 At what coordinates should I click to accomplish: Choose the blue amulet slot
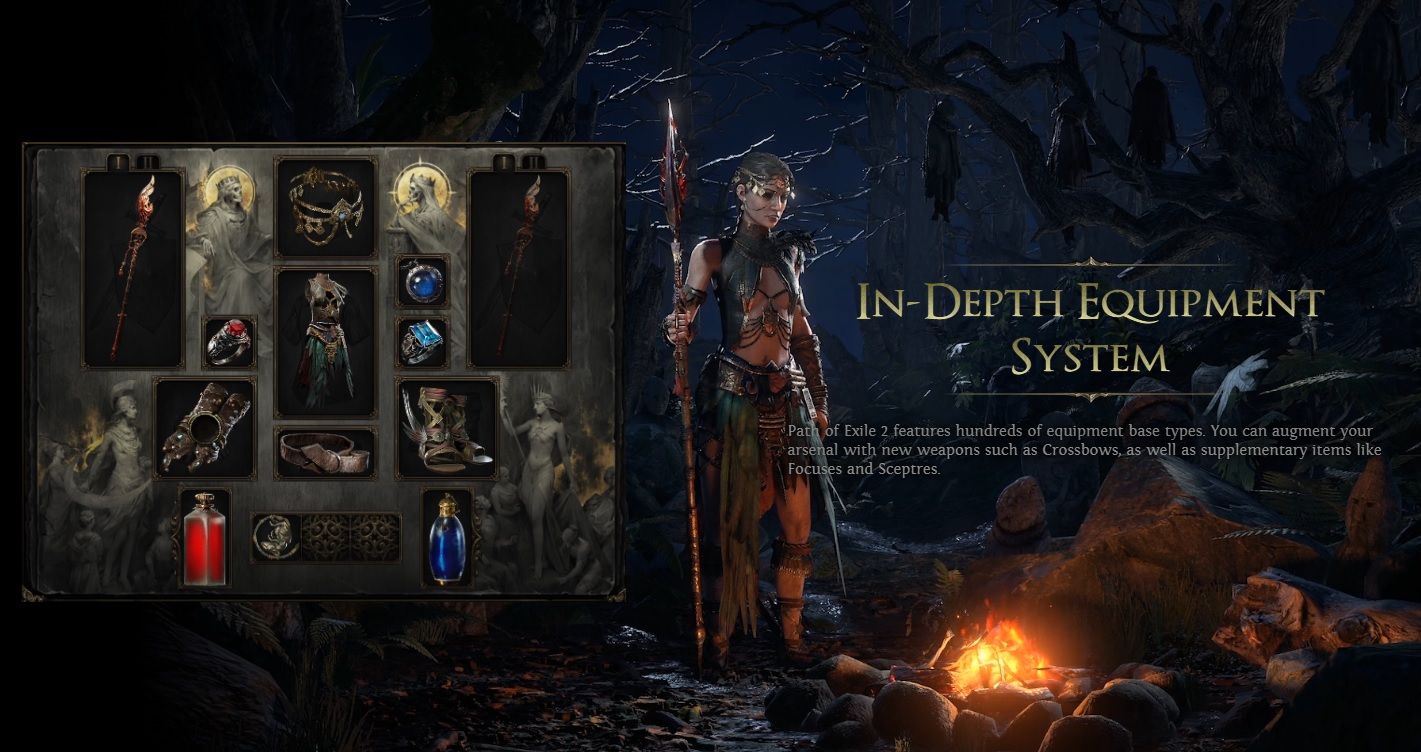(x=422, y=281)
